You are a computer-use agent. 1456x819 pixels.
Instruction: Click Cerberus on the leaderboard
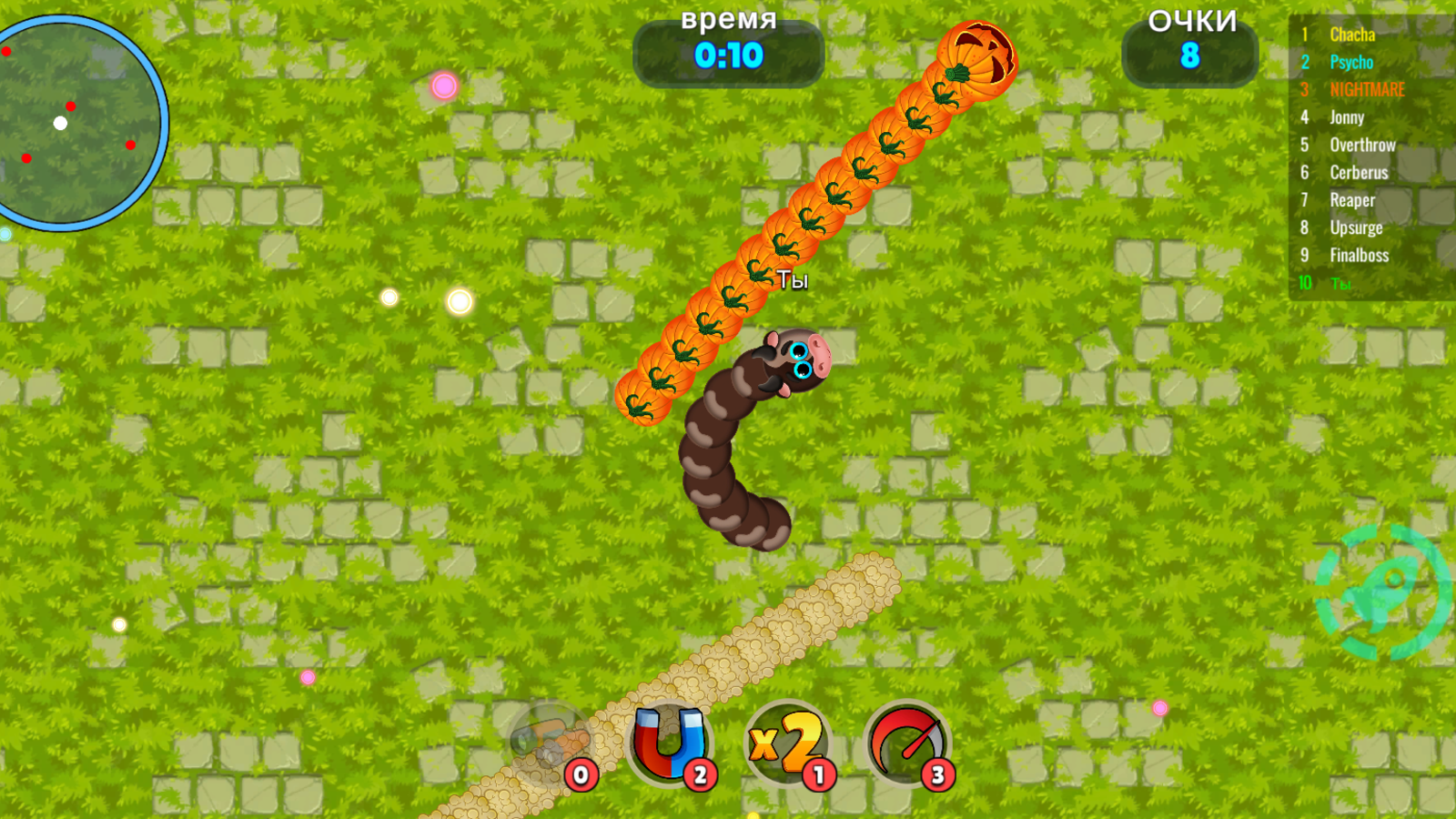tap(1359, 172)
